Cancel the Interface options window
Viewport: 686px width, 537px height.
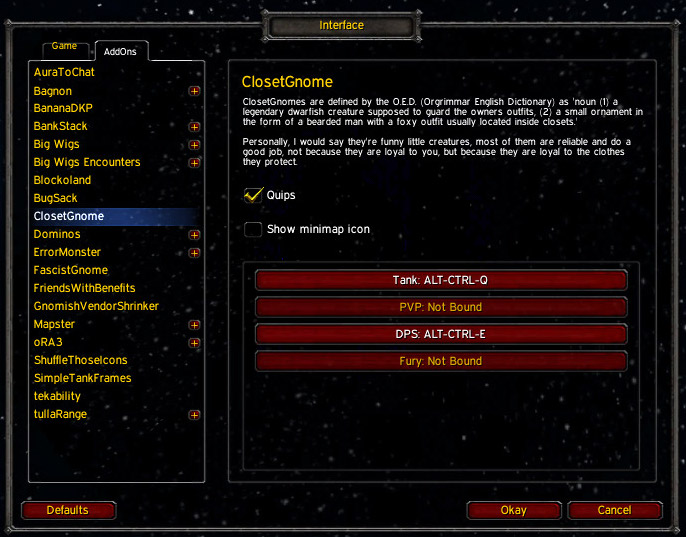coord(614,510)
